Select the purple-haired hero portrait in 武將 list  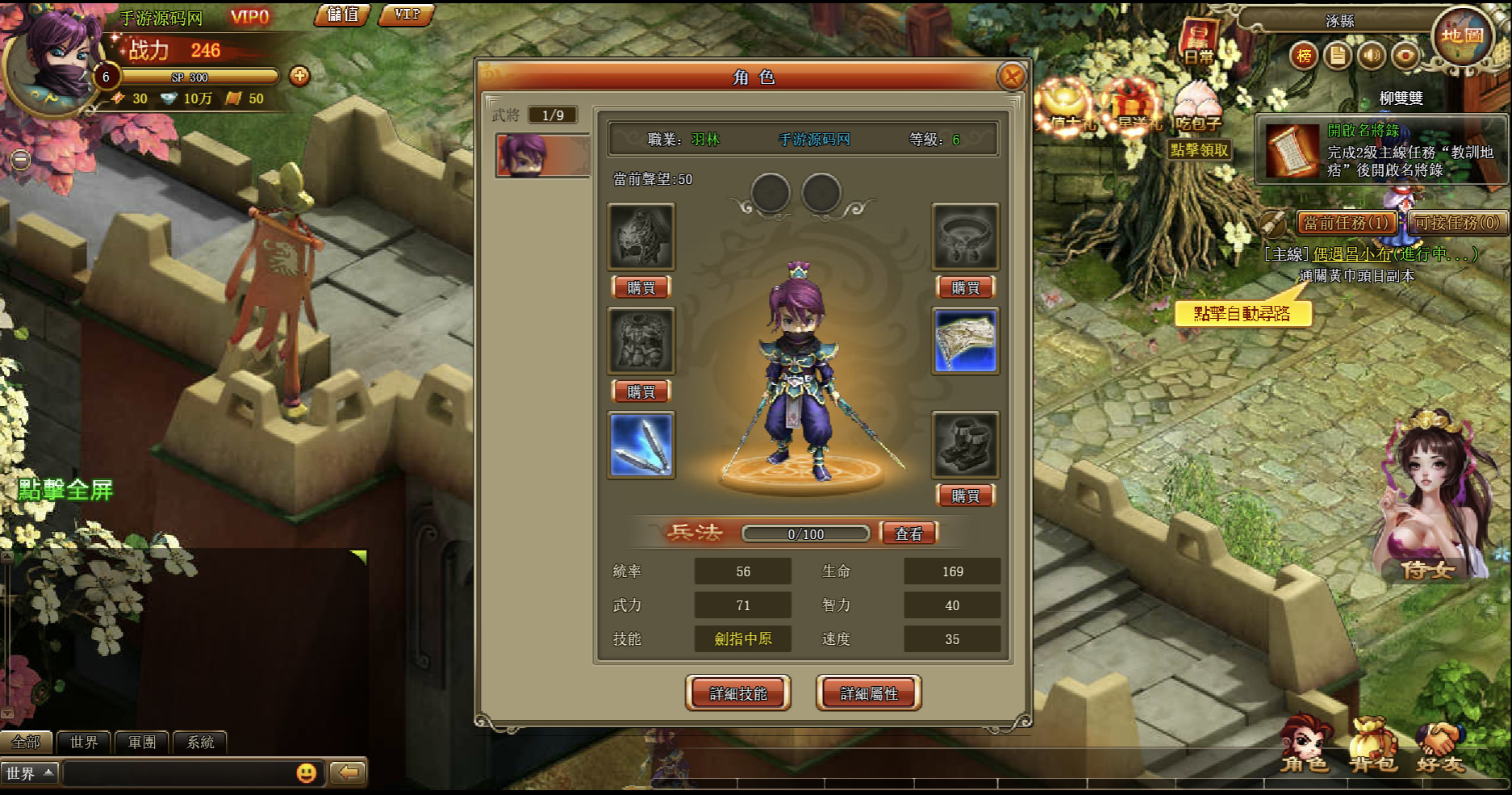[542, 155]
